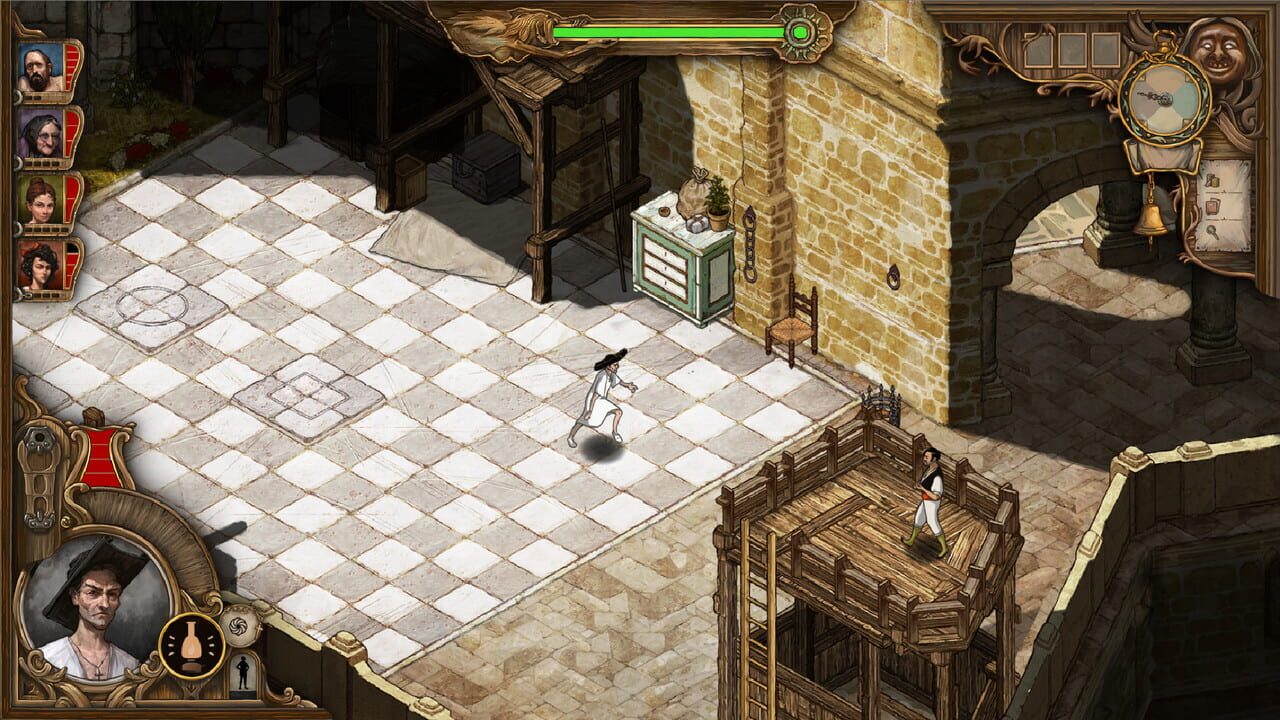Click the magnifying glass icon on the parchment
The image size is (1280, 720).
[x=1213, y=232]
